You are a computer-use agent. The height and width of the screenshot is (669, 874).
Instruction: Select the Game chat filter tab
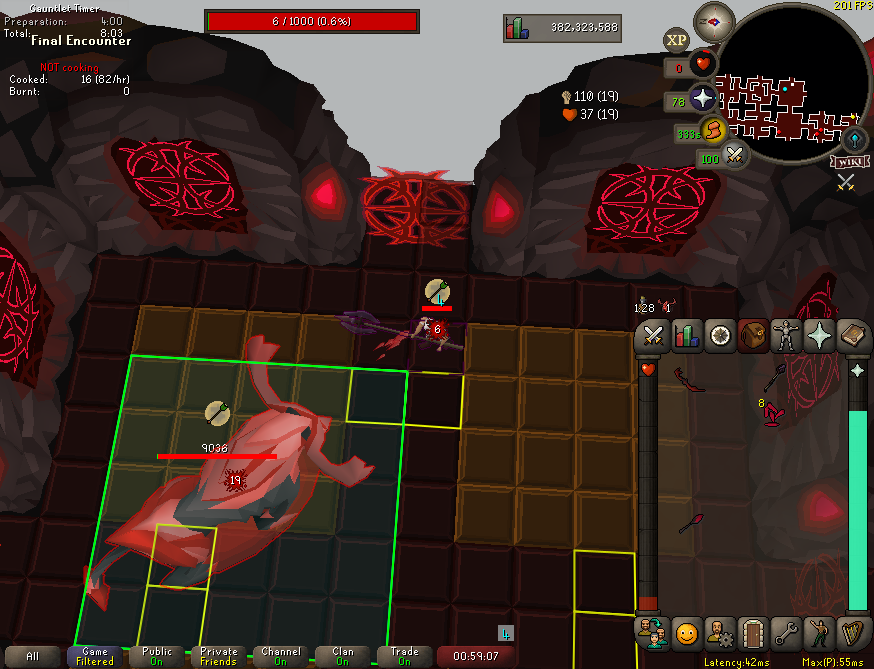pos(95,656)
